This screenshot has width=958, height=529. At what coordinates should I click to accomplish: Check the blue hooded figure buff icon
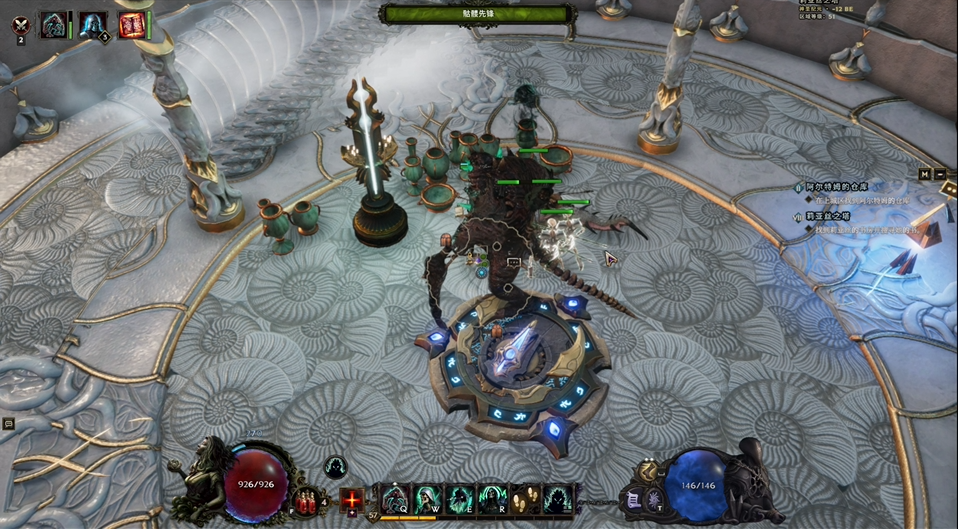coord(92,24)
